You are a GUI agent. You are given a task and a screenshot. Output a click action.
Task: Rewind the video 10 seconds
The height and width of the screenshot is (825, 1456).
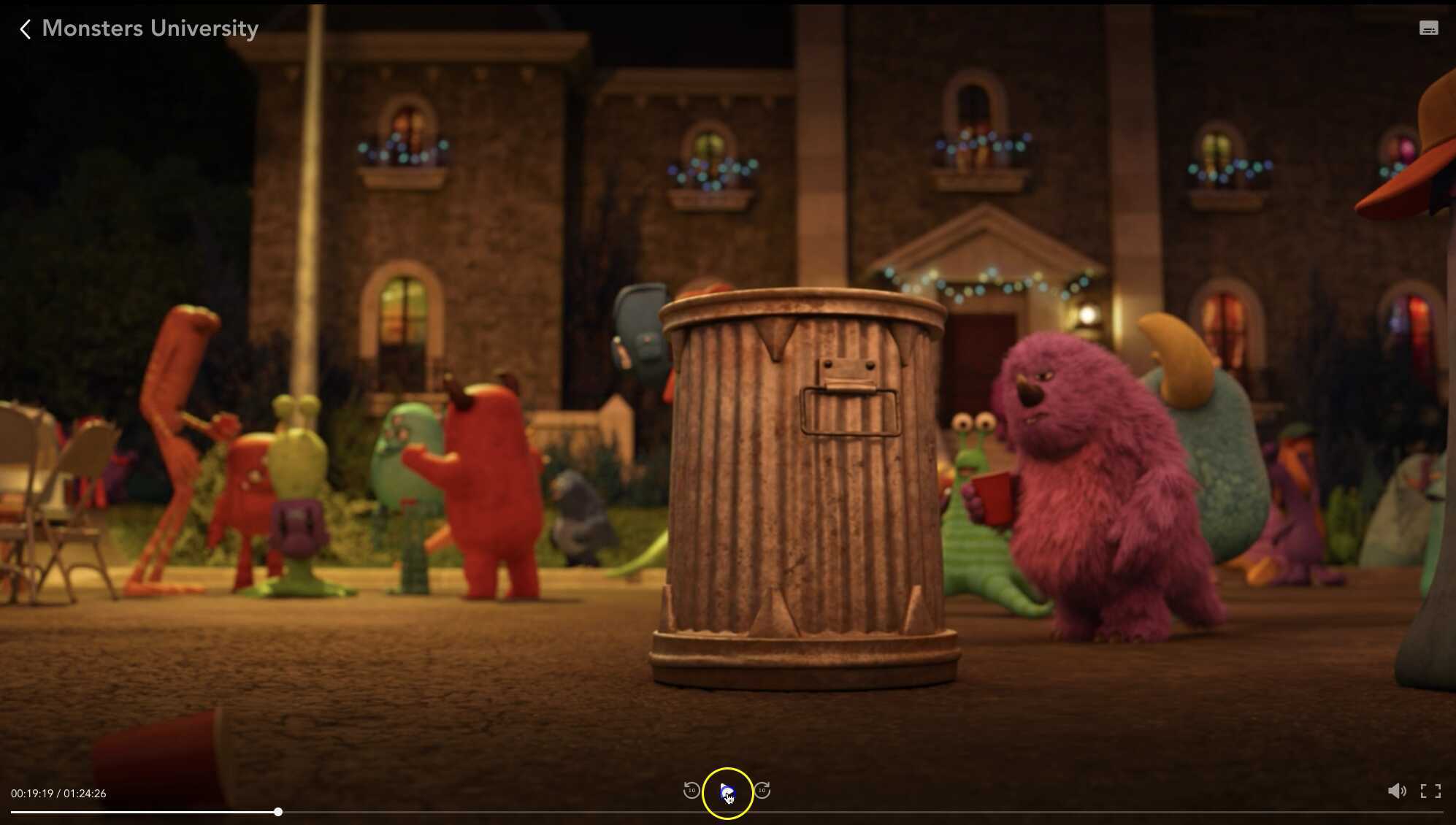point(693,791)
